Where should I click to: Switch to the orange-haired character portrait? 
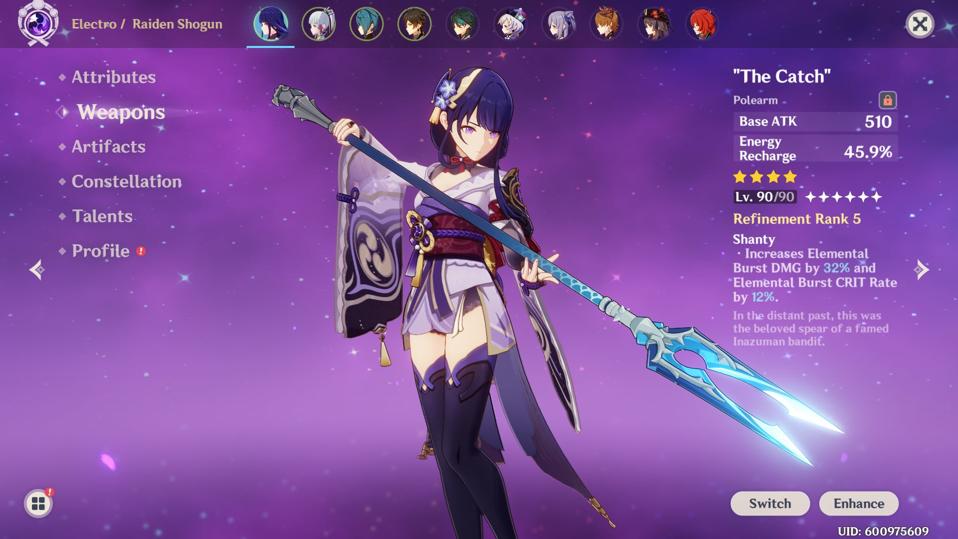[x=606, y=24]
